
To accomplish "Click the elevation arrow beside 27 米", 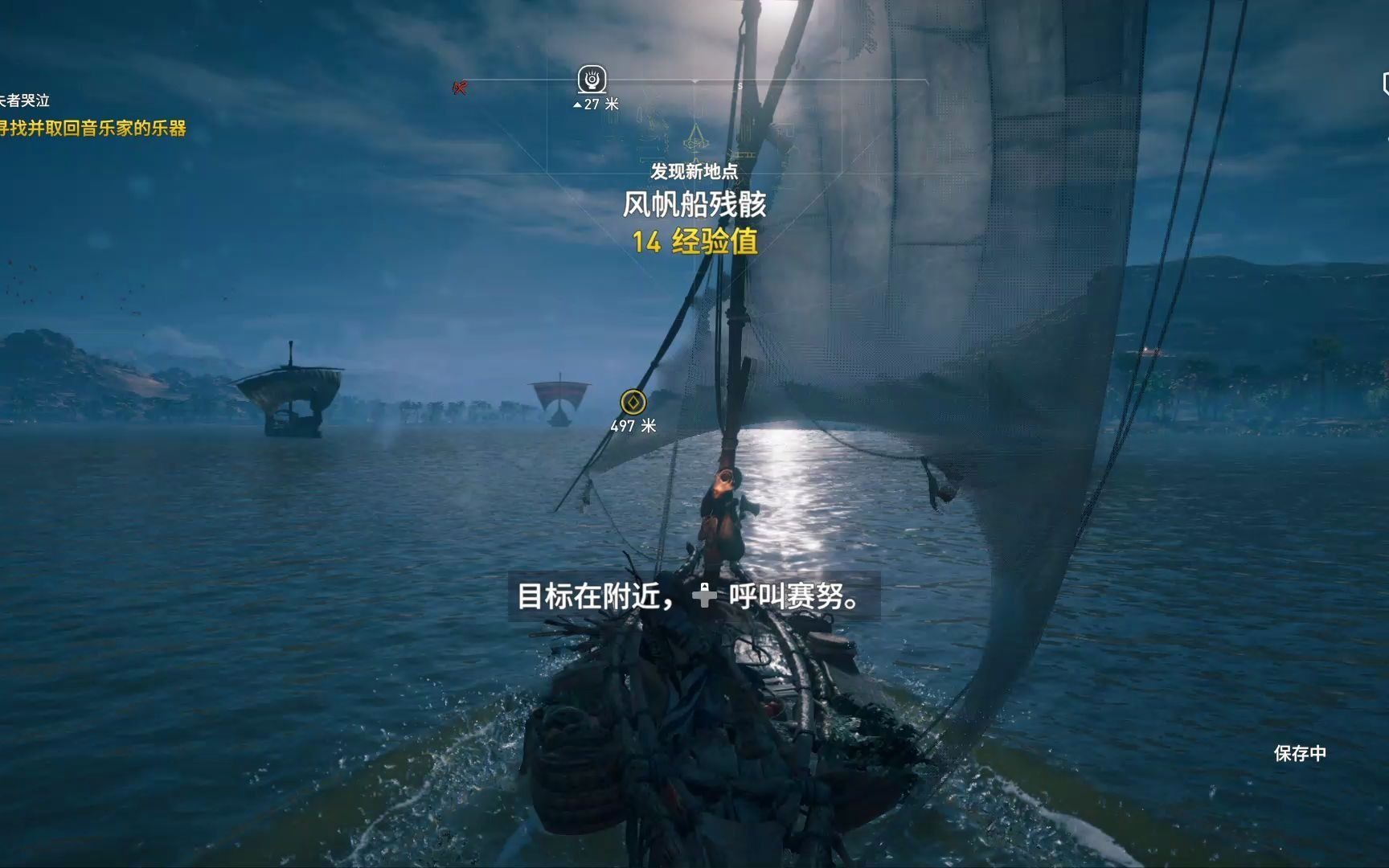I will (x=576, y=103).
